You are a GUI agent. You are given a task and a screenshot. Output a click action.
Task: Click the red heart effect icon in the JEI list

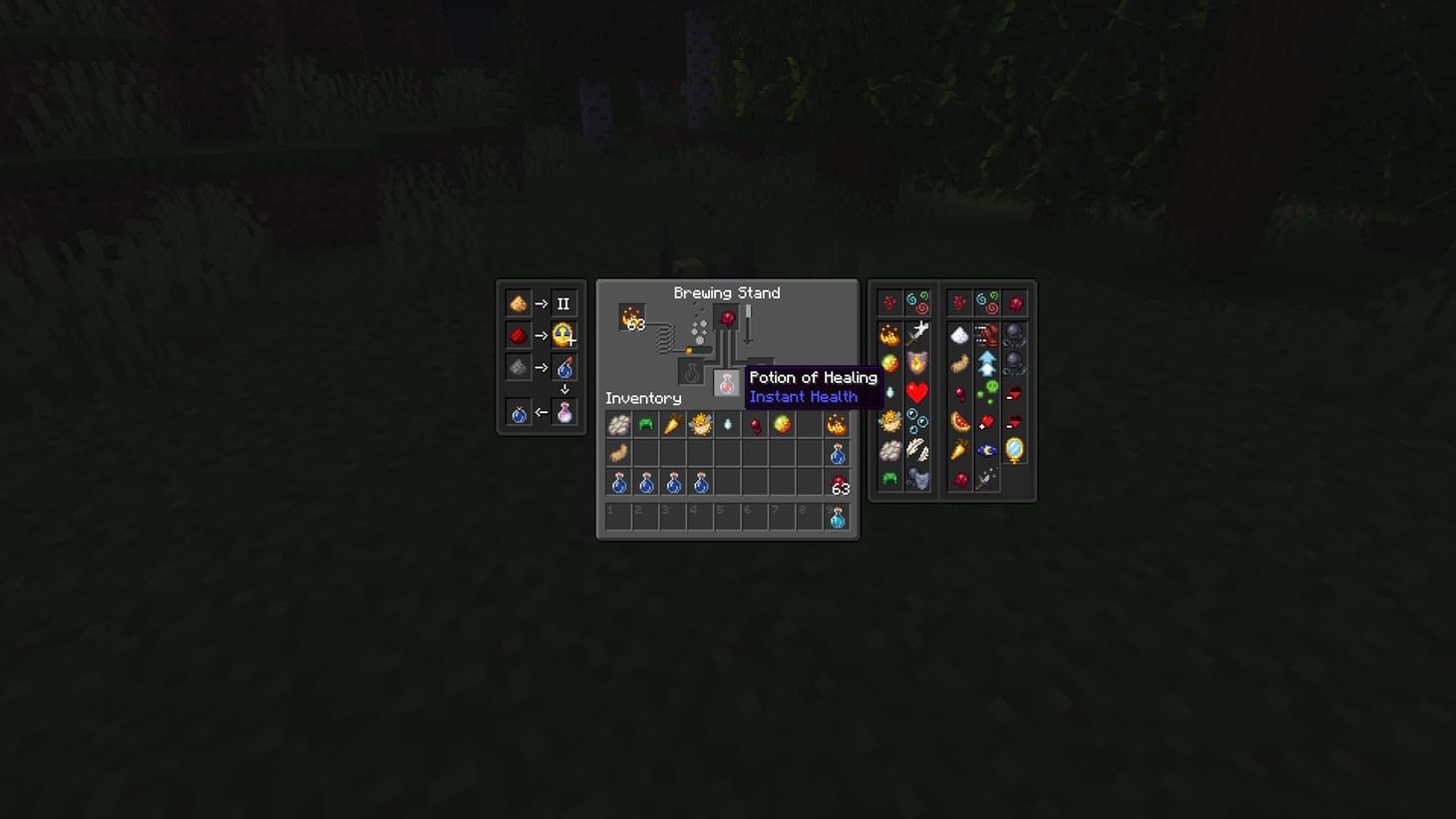(x=916, y=393)
